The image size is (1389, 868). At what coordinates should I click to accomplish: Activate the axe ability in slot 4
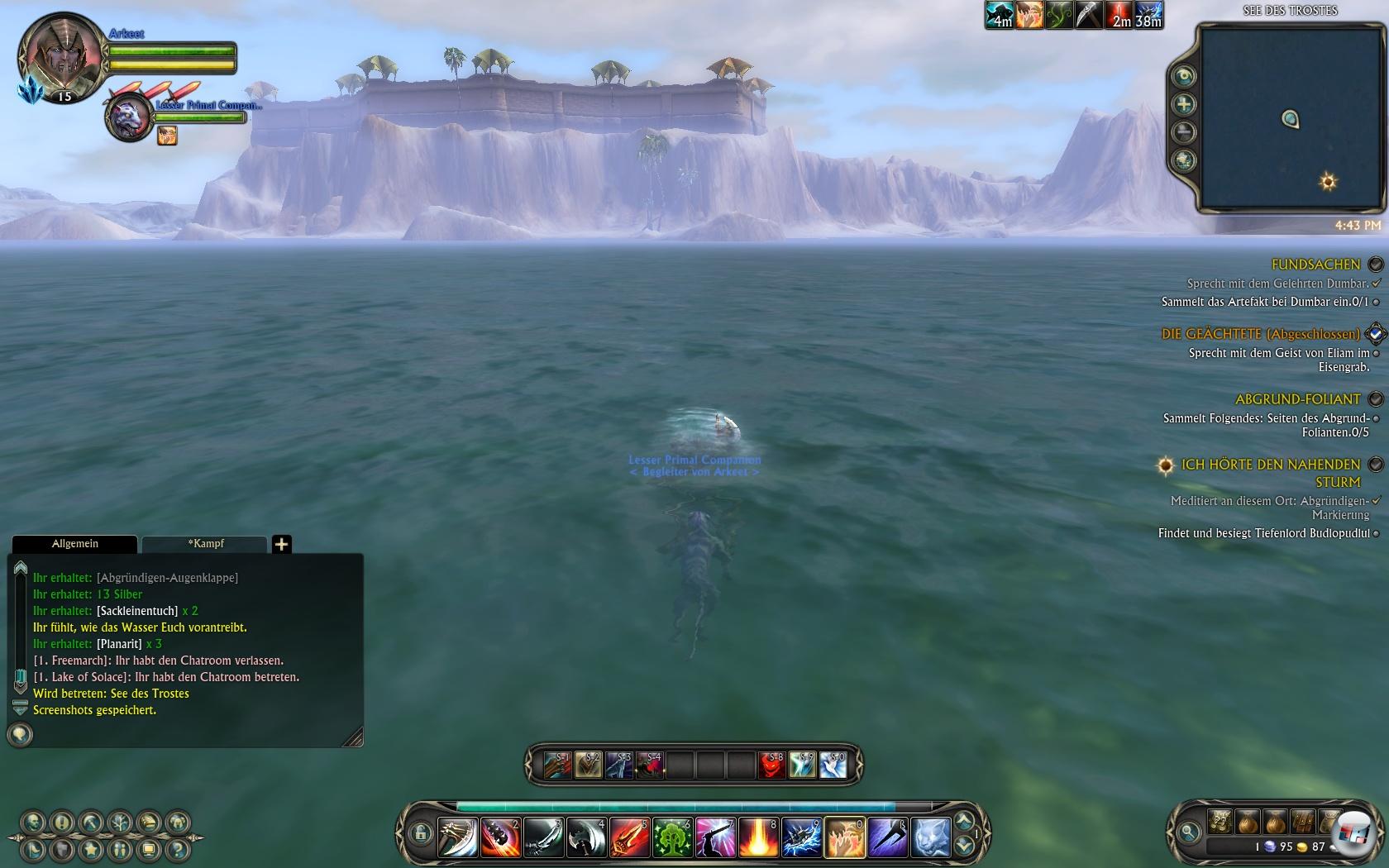click(586, 837)
